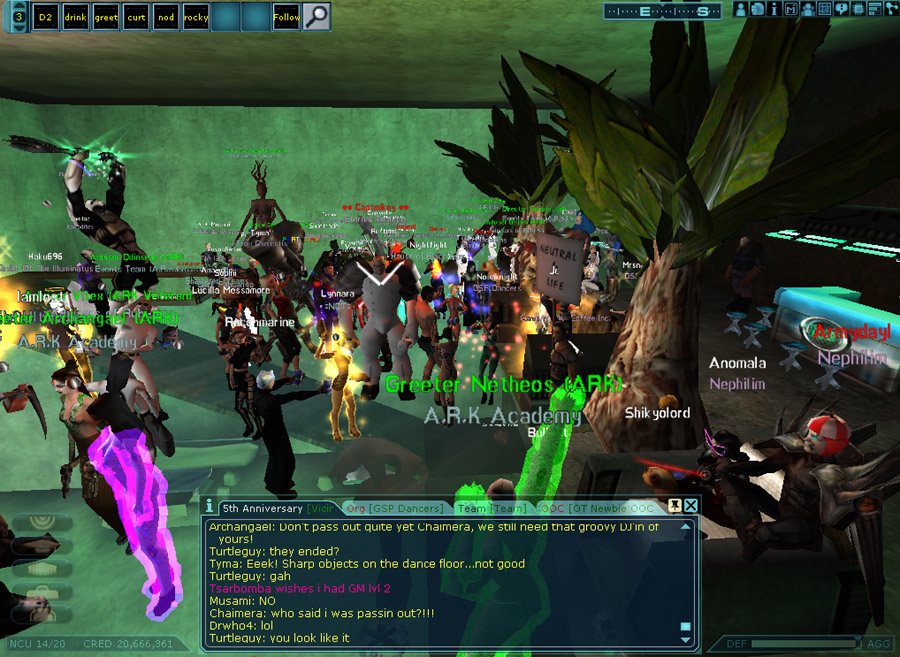Screen dimensions: 900x657
Task: Close the chat window
Action: [690, 506]
